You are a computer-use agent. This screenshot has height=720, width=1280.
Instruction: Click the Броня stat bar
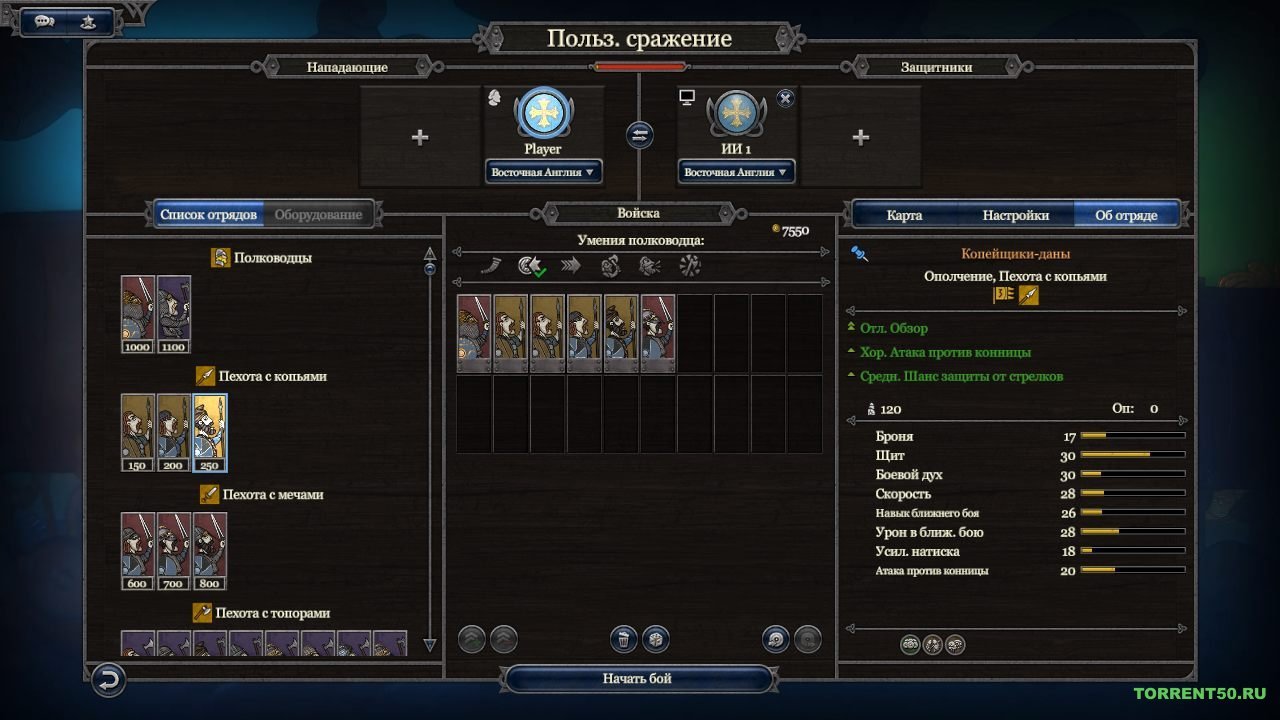(x=1135, y=436)
